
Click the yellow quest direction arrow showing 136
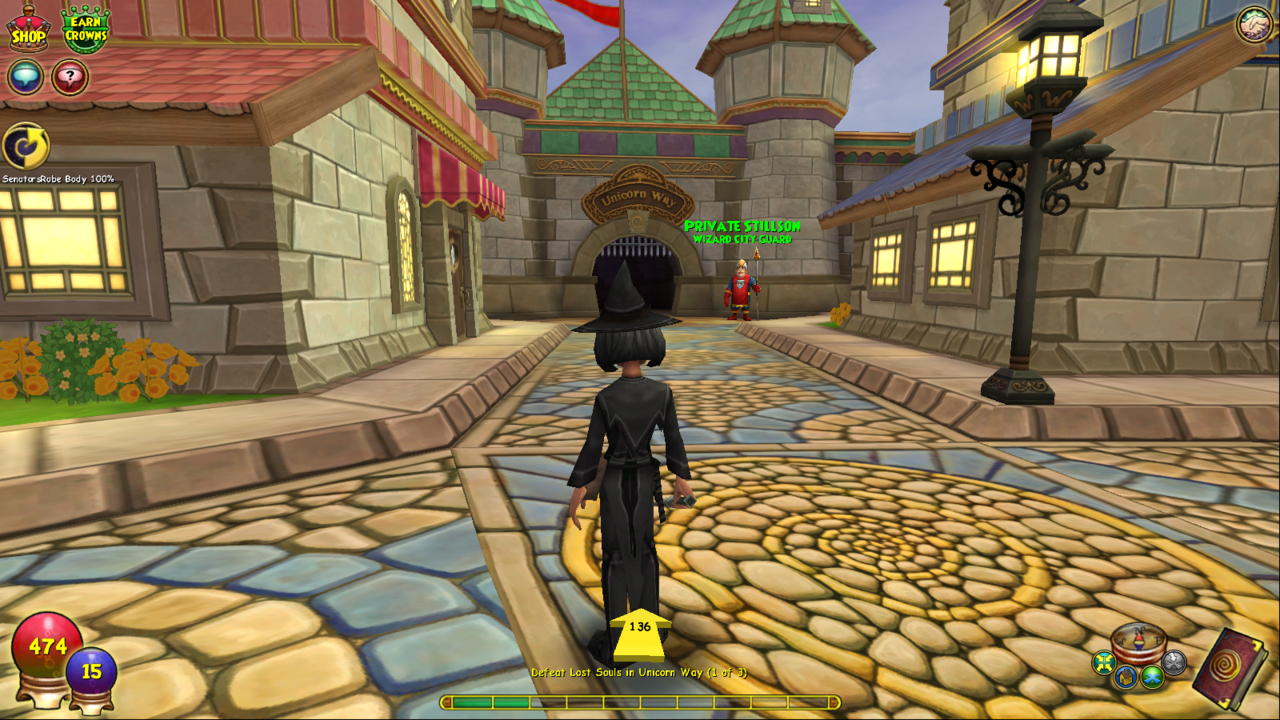(x=640, y=635)
